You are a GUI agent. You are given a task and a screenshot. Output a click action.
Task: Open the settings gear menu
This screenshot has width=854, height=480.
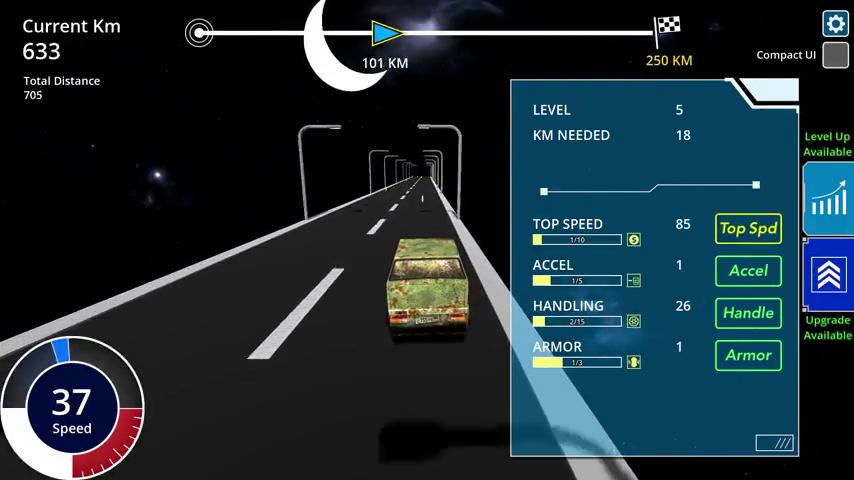(835, 23)
